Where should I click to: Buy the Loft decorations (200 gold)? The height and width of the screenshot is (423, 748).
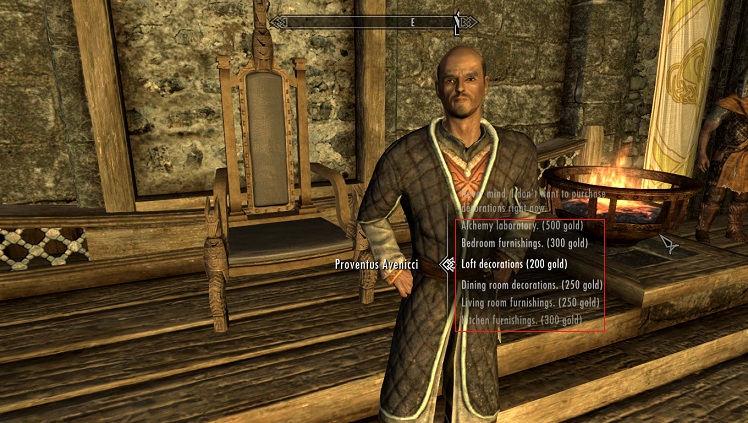click(511, 265)
